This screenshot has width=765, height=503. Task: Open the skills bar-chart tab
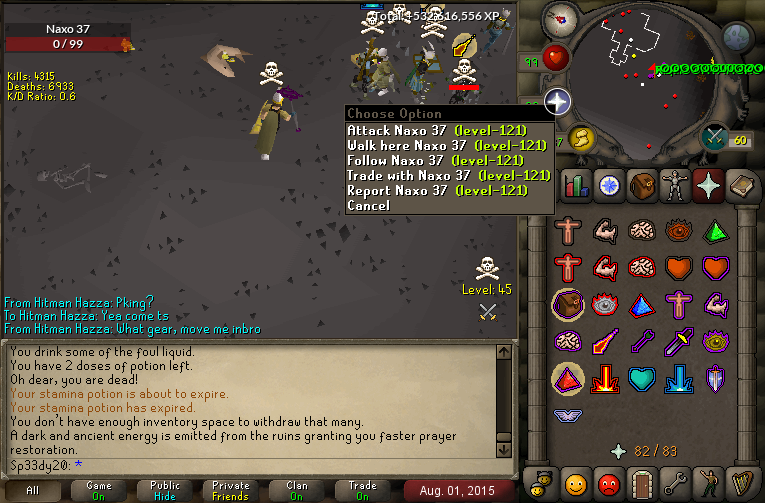pos(574,184)
